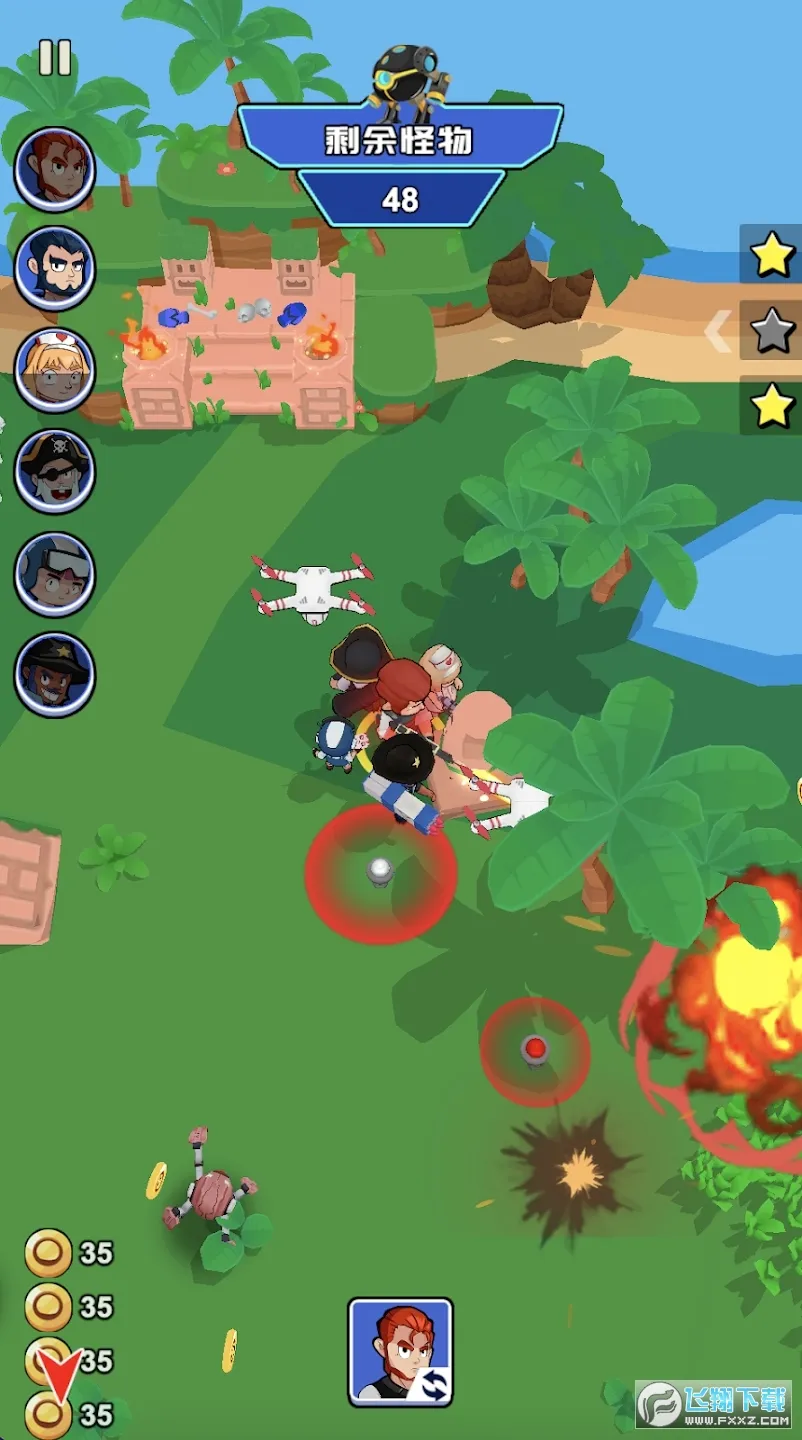The width and height of the screenshot is (802, 1440).
Task: Click the chevron arrow beside the star panel
Action: click(718, 332)
